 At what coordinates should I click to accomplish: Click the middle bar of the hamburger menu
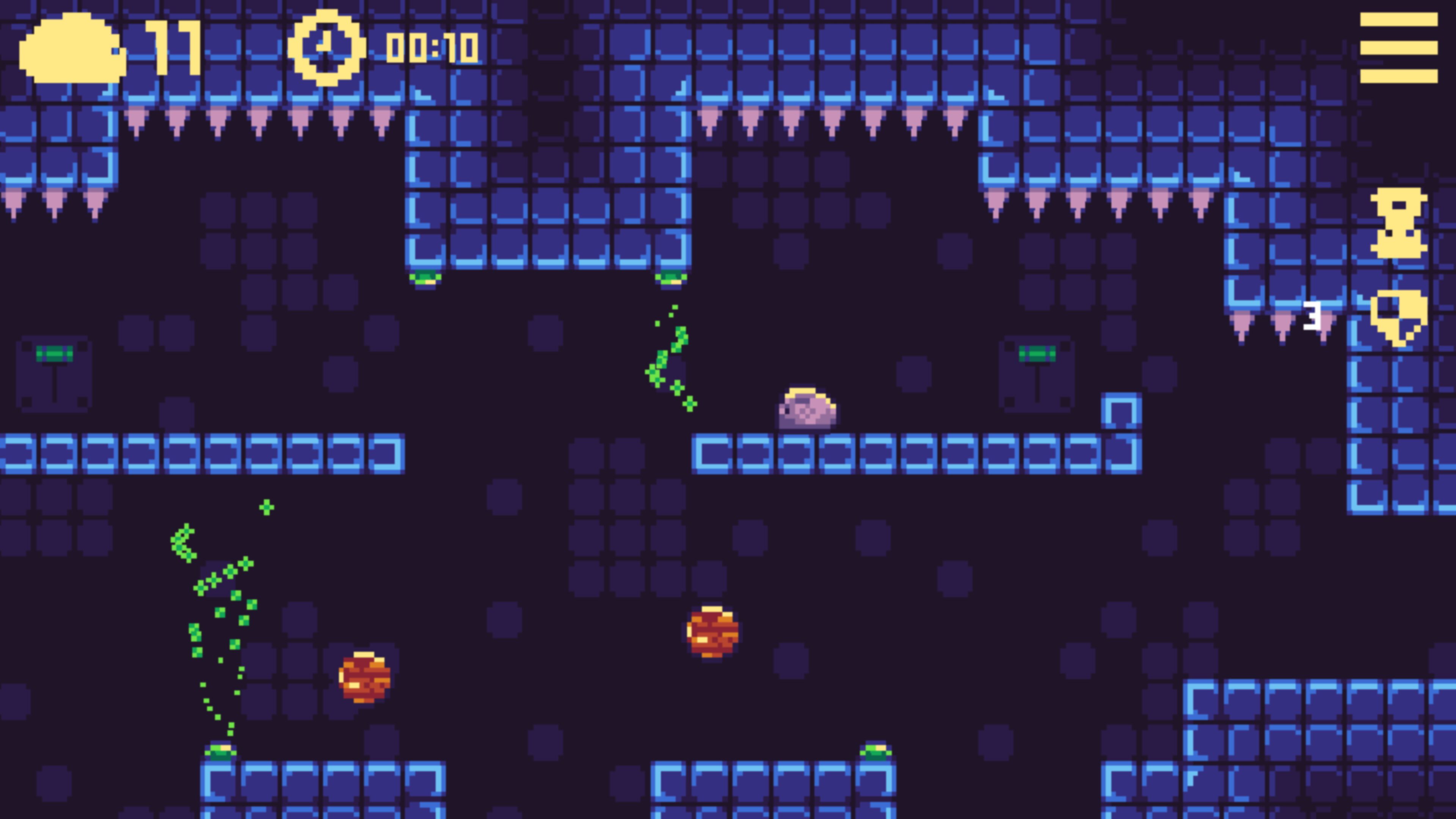click(x=1399, y=48)
